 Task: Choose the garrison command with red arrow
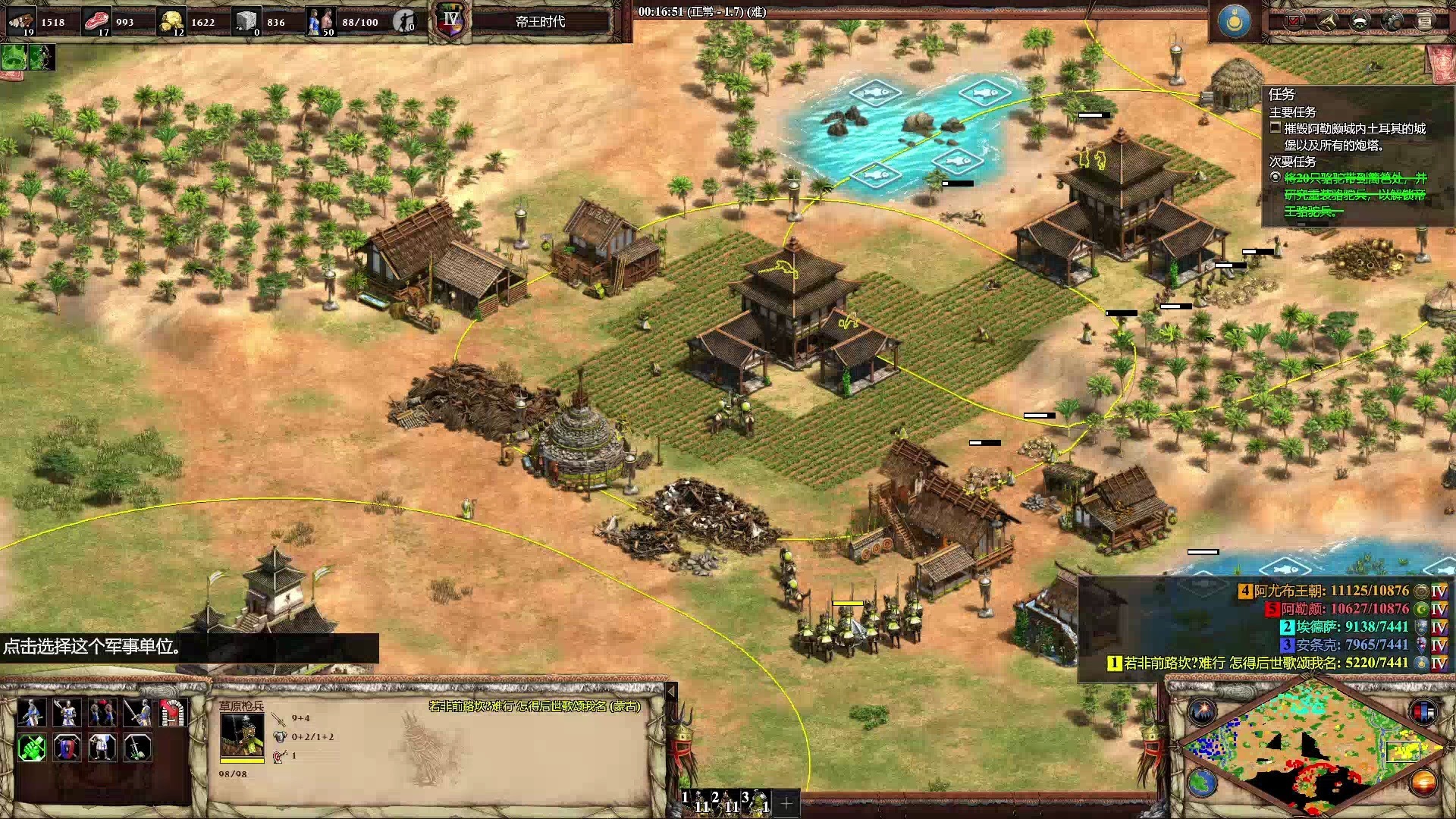tap(173, 713)
